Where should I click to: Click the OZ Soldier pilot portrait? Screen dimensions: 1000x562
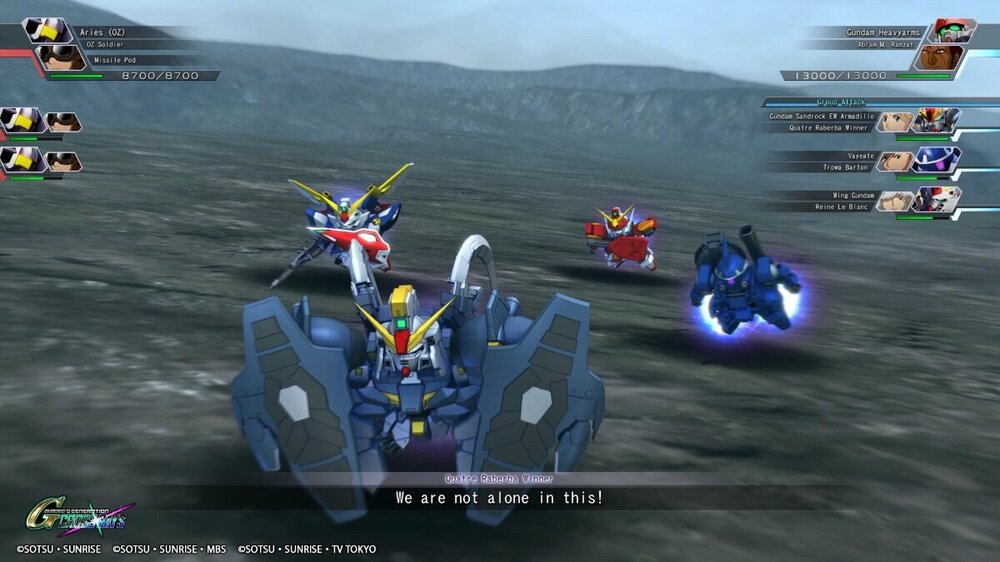[x=60, y=58]
